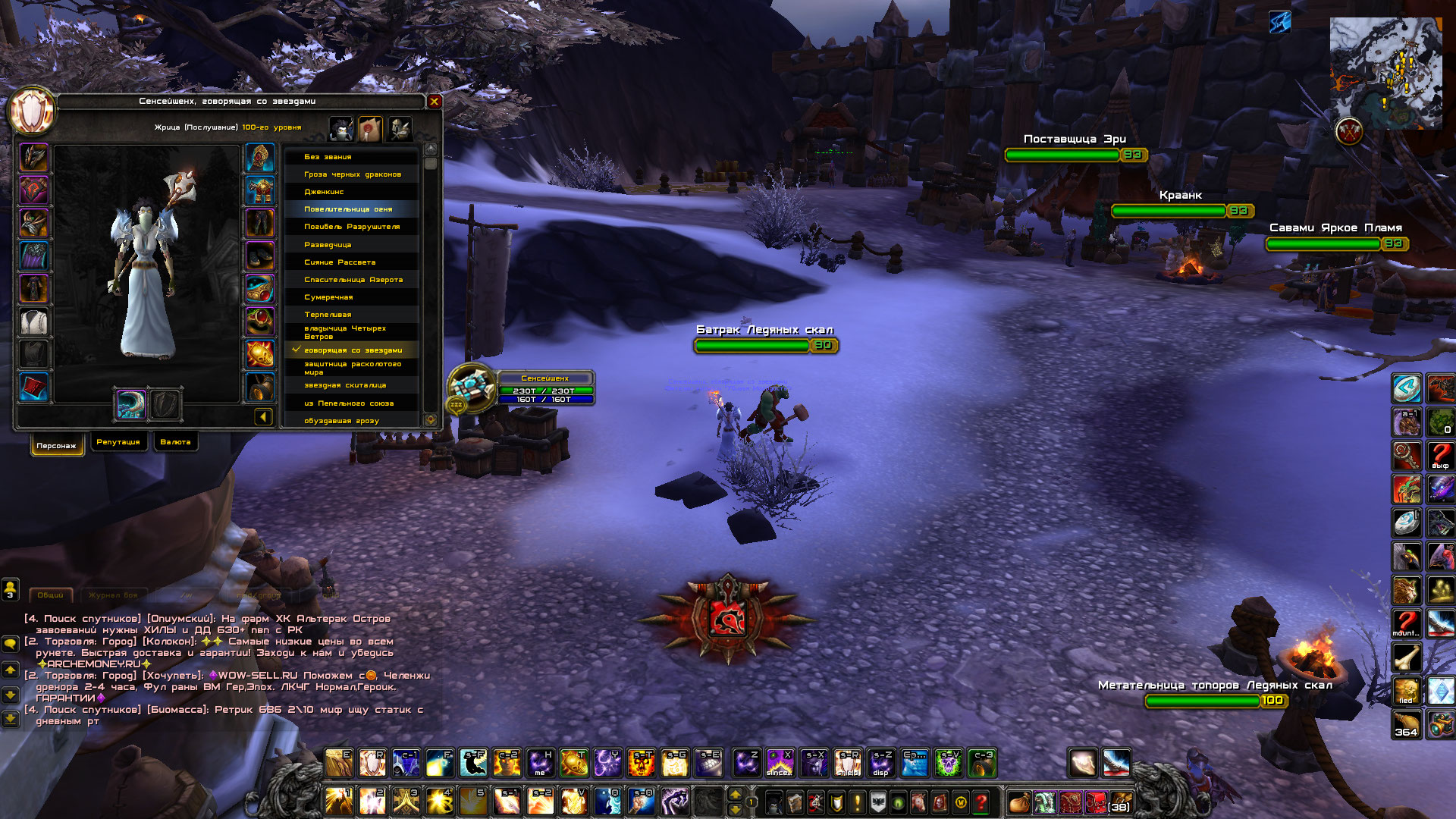Collapse the character panel sidebar arrow

(x=263, y=416)
